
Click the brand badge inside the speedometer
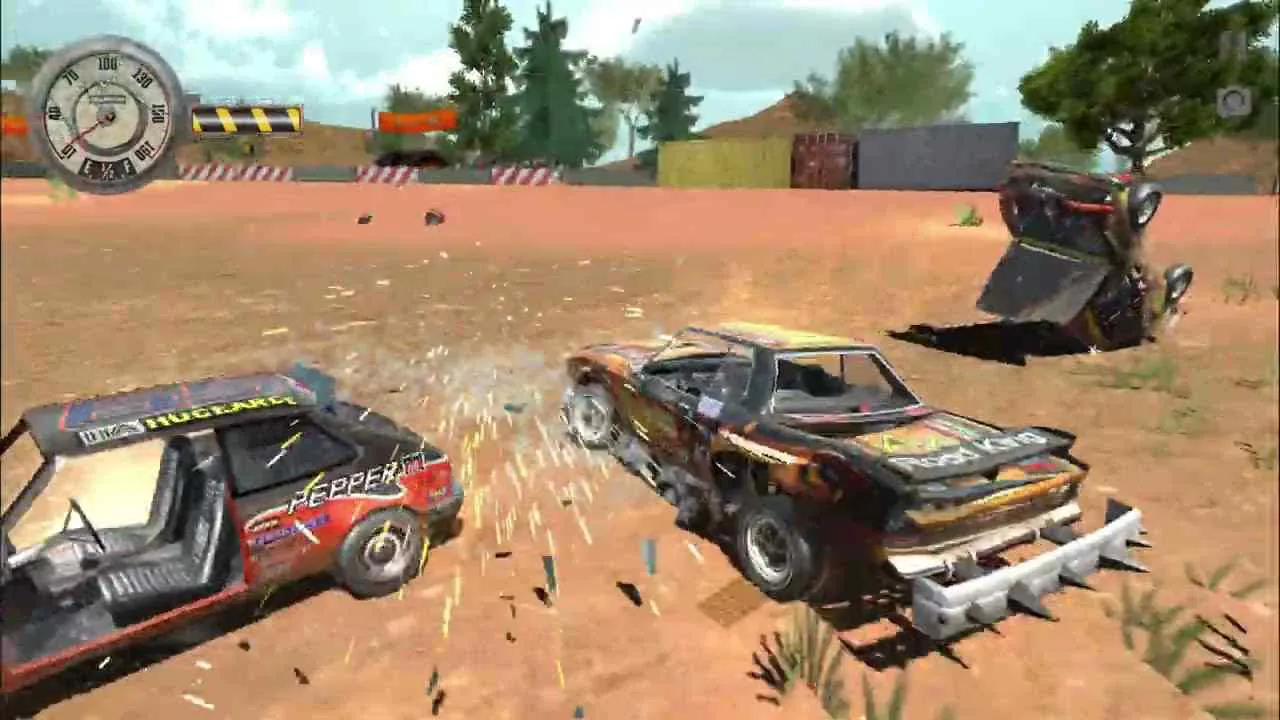tap(109, 100)
